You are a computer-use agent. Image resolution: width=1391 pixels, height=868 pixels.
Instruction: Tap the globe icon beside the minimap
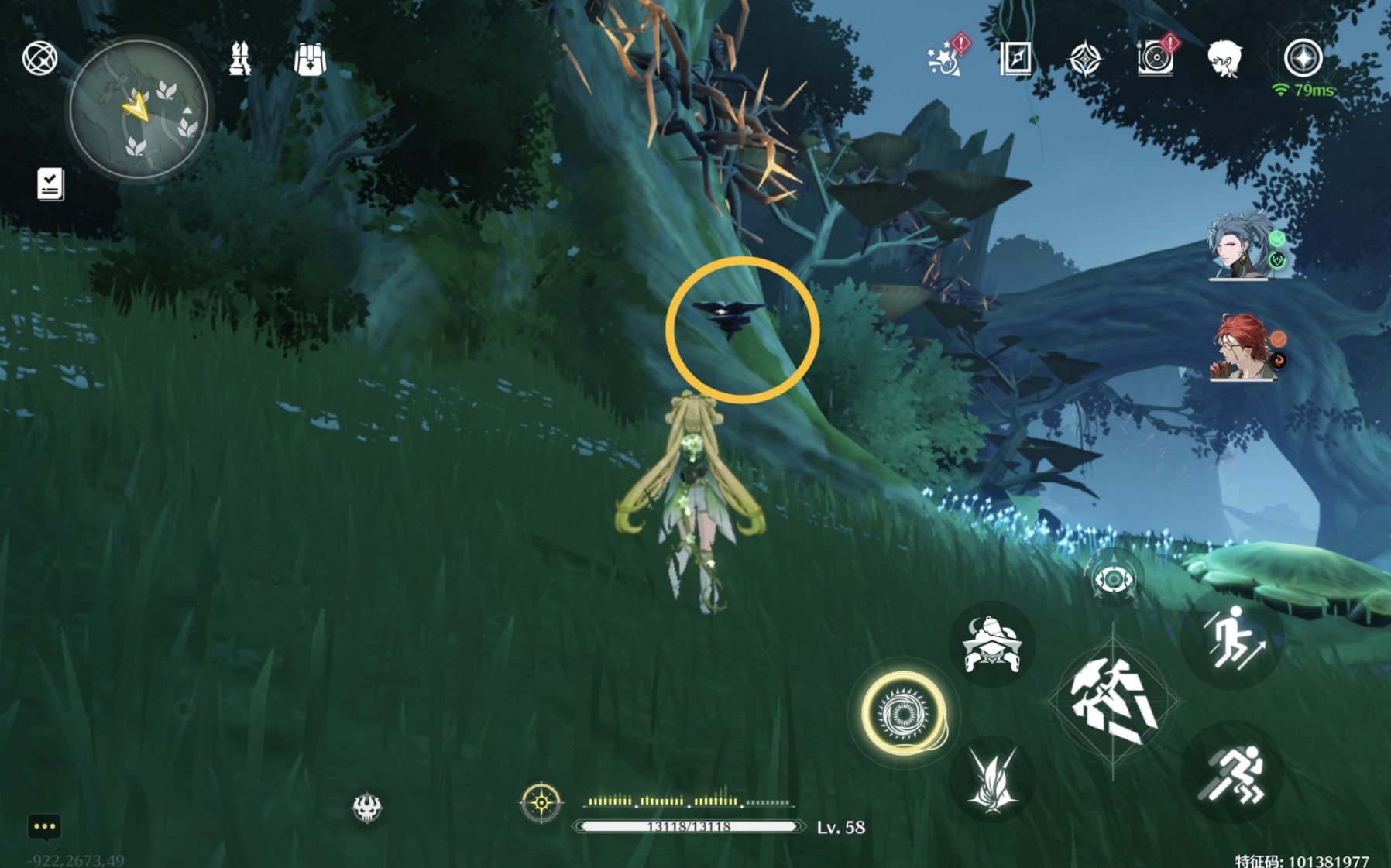coord(39,59)
